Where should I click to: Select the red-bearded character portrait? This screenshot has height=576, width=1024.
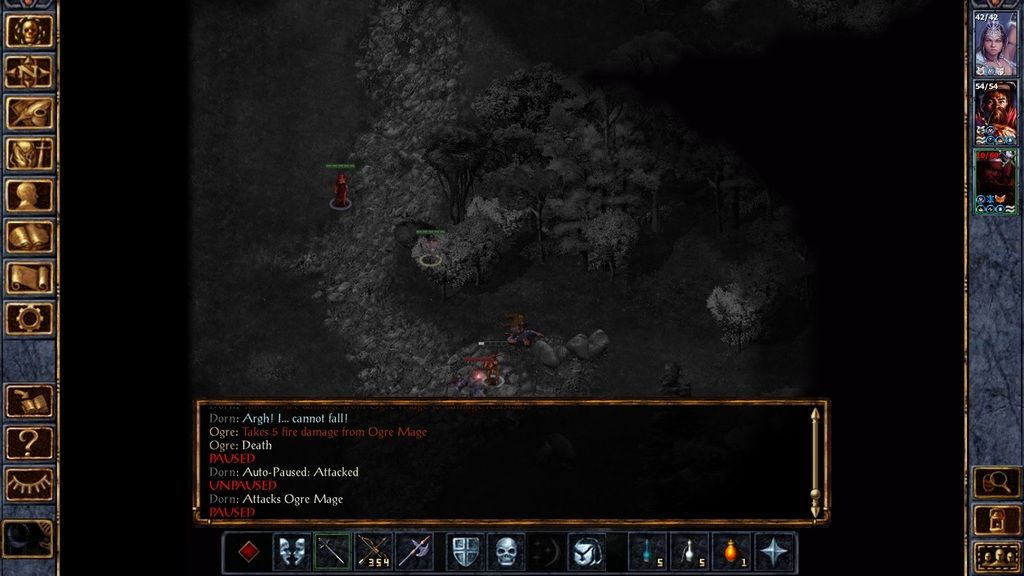click(x=996, y=114)
